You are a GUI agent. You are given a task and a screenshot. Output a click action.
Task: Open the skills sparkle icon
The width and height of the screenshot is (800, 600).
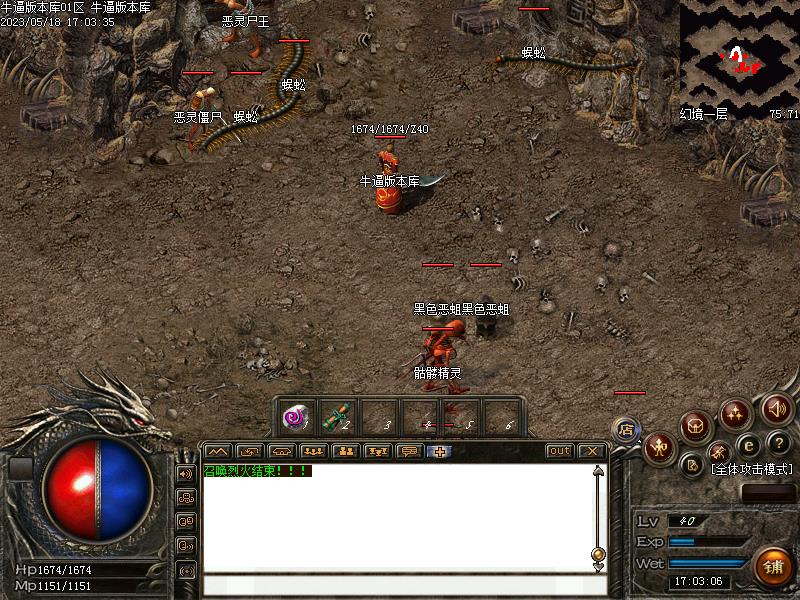736,412
